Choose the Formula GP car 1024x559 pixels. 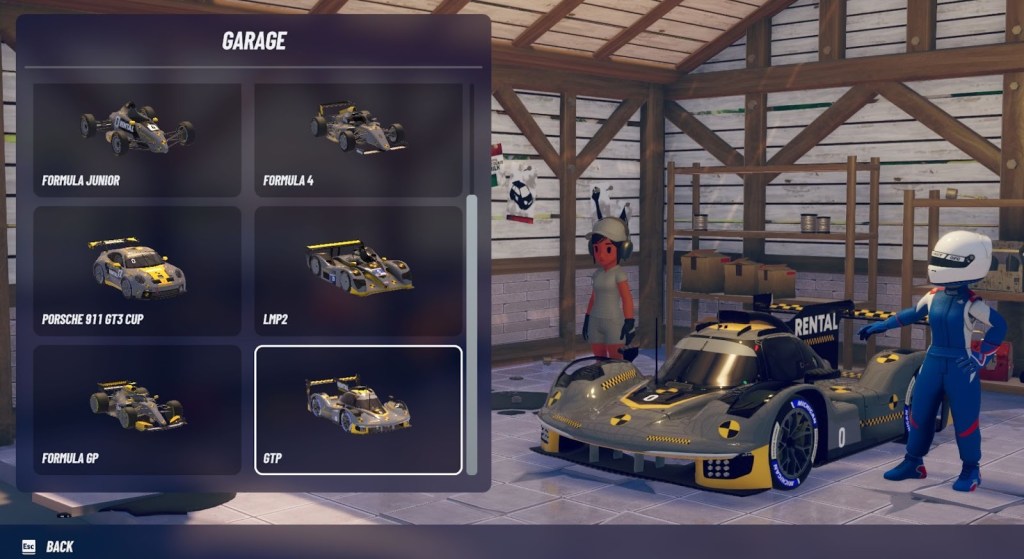pyautogui.click(x=137, y=409)
